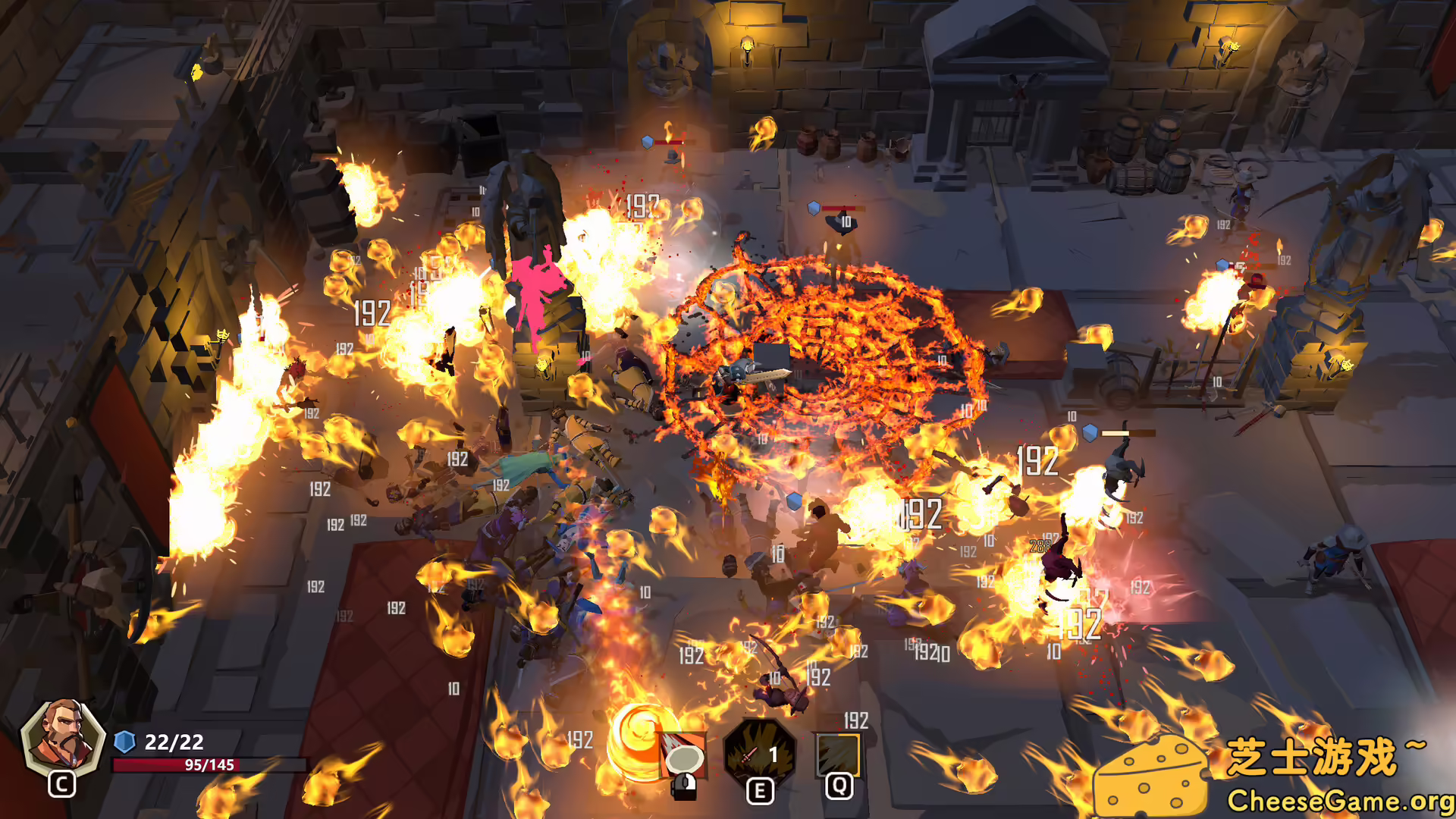Viewport: 1456px width, 819px height.
Task: Activate the orange cone attack ability
Action: [x=683, y=755]
